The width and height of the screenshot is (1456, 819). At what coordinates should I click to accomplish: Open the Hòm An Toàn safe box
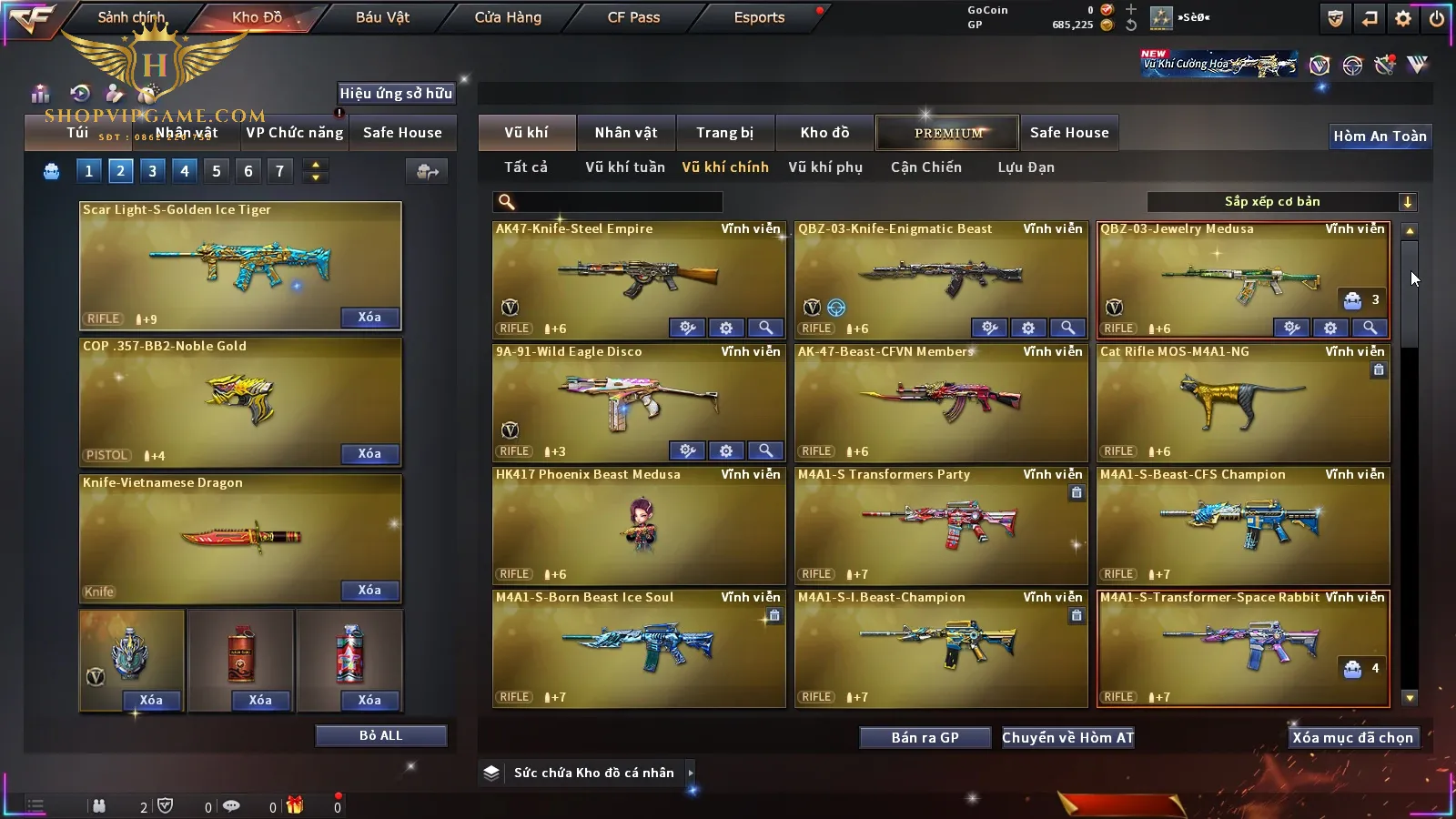(1380, 136)
